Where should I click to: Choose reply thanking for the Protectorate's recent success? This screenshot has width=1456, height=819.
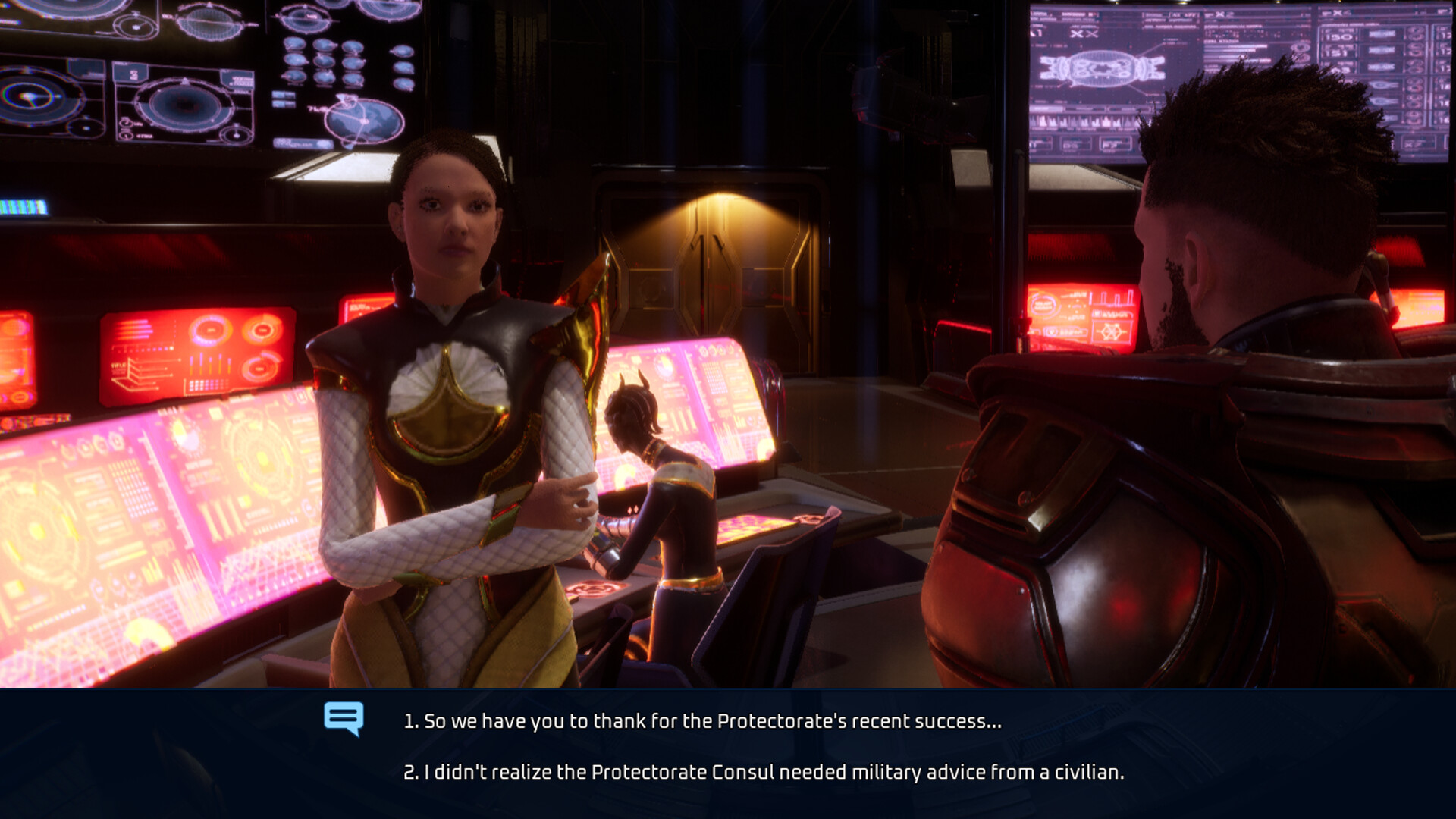tap(702, 721)
